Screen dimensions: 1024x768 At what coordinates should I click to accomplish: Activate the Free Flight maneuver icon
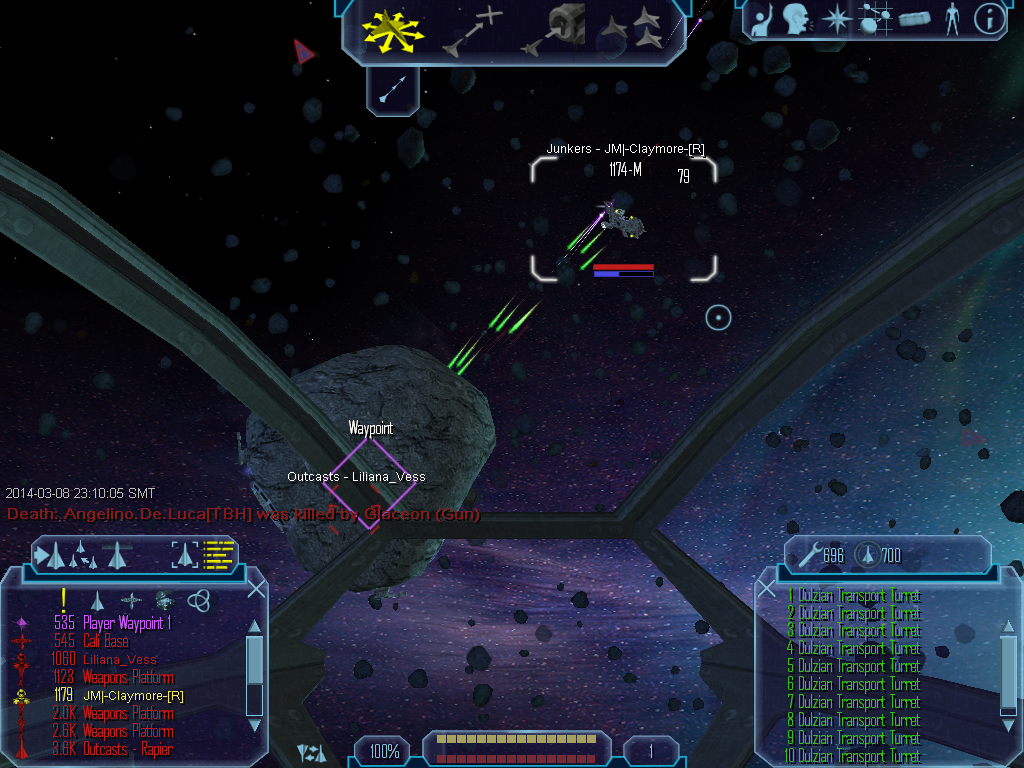(394, 31)
